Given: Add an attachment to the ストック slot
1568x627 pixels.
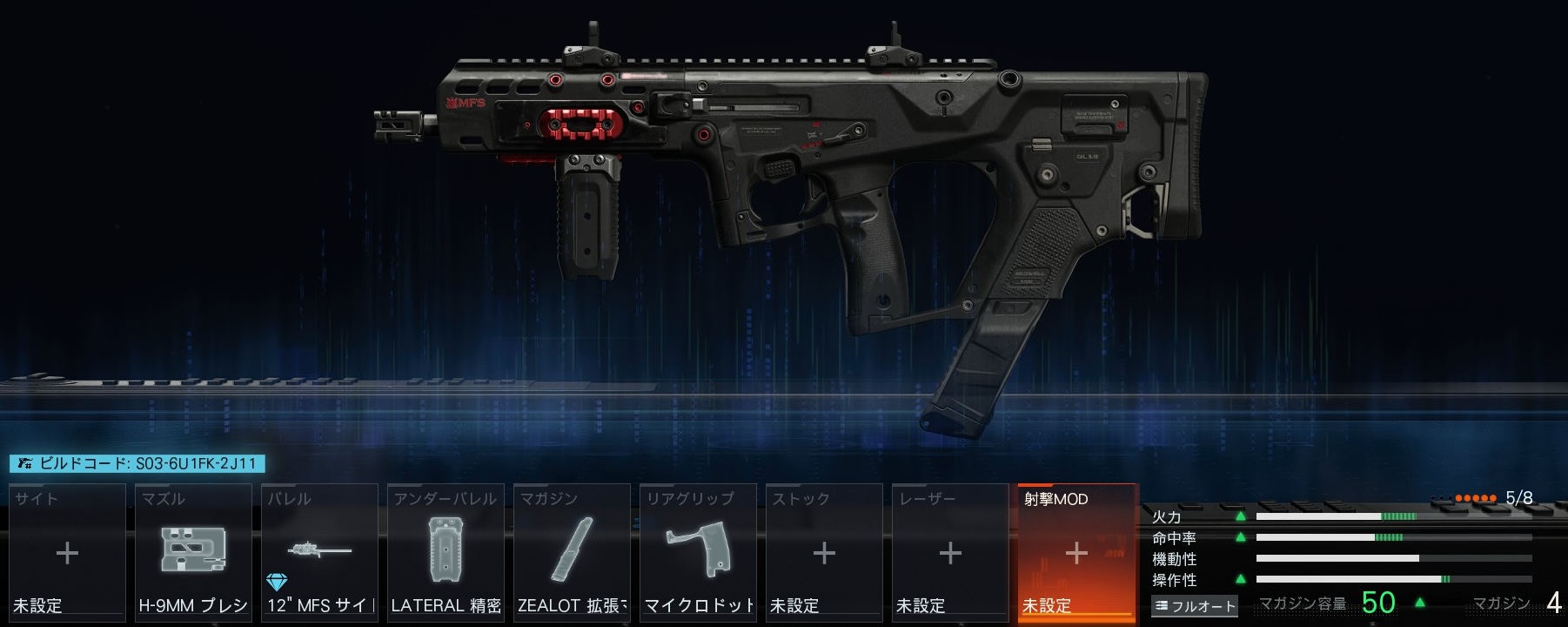Looking at the screenshot, I should coord(824,552).
